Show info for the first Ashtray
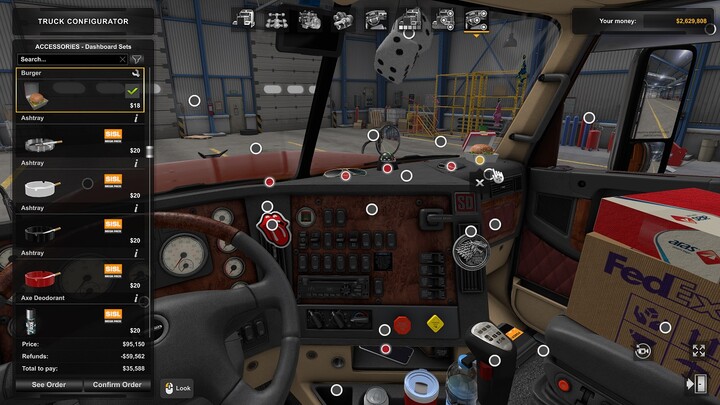 pyautogui.click(x=136, y=118)
